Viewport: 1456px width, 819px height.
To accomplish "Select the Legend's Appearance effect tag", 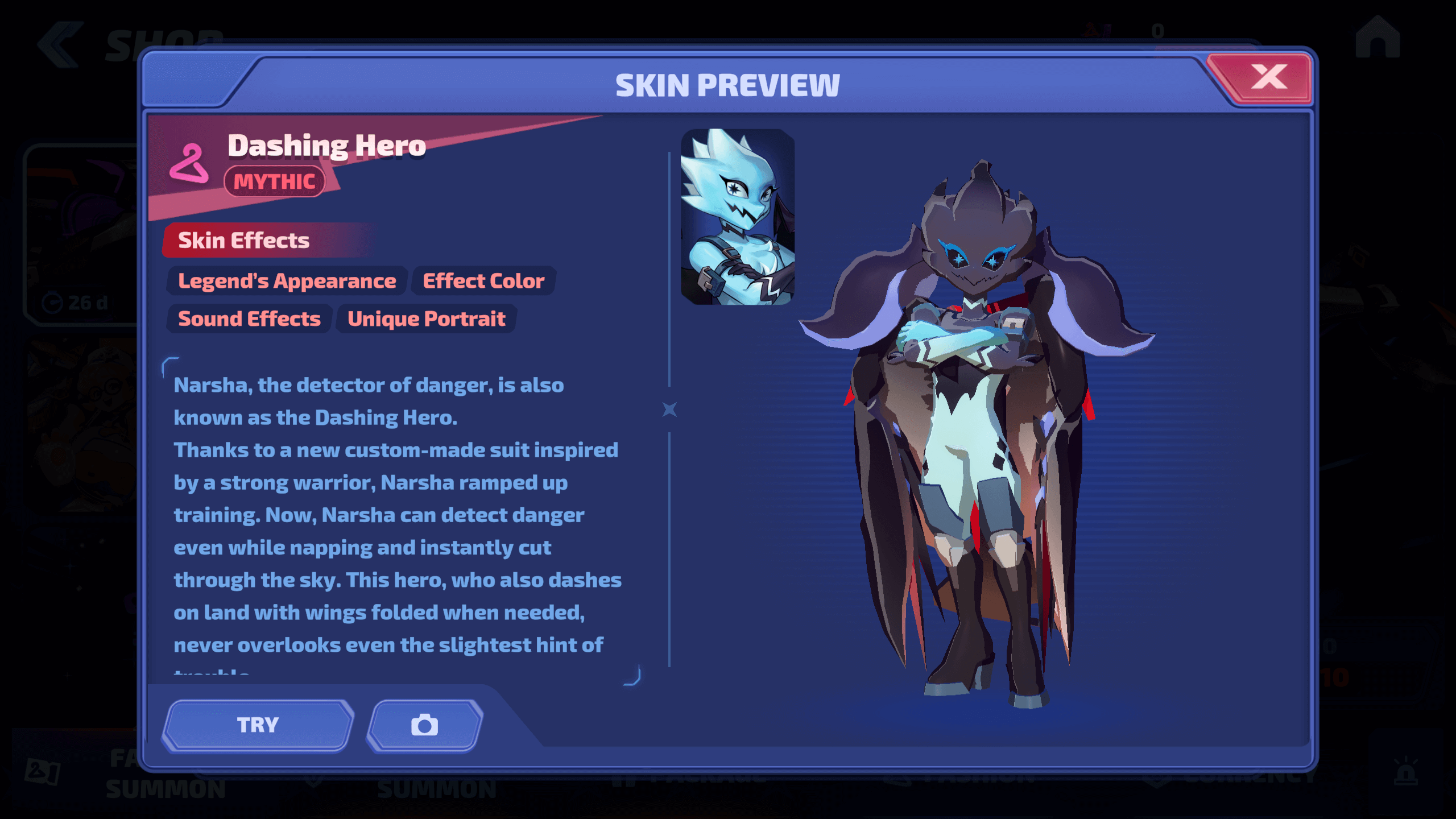I will pos(287,281).
